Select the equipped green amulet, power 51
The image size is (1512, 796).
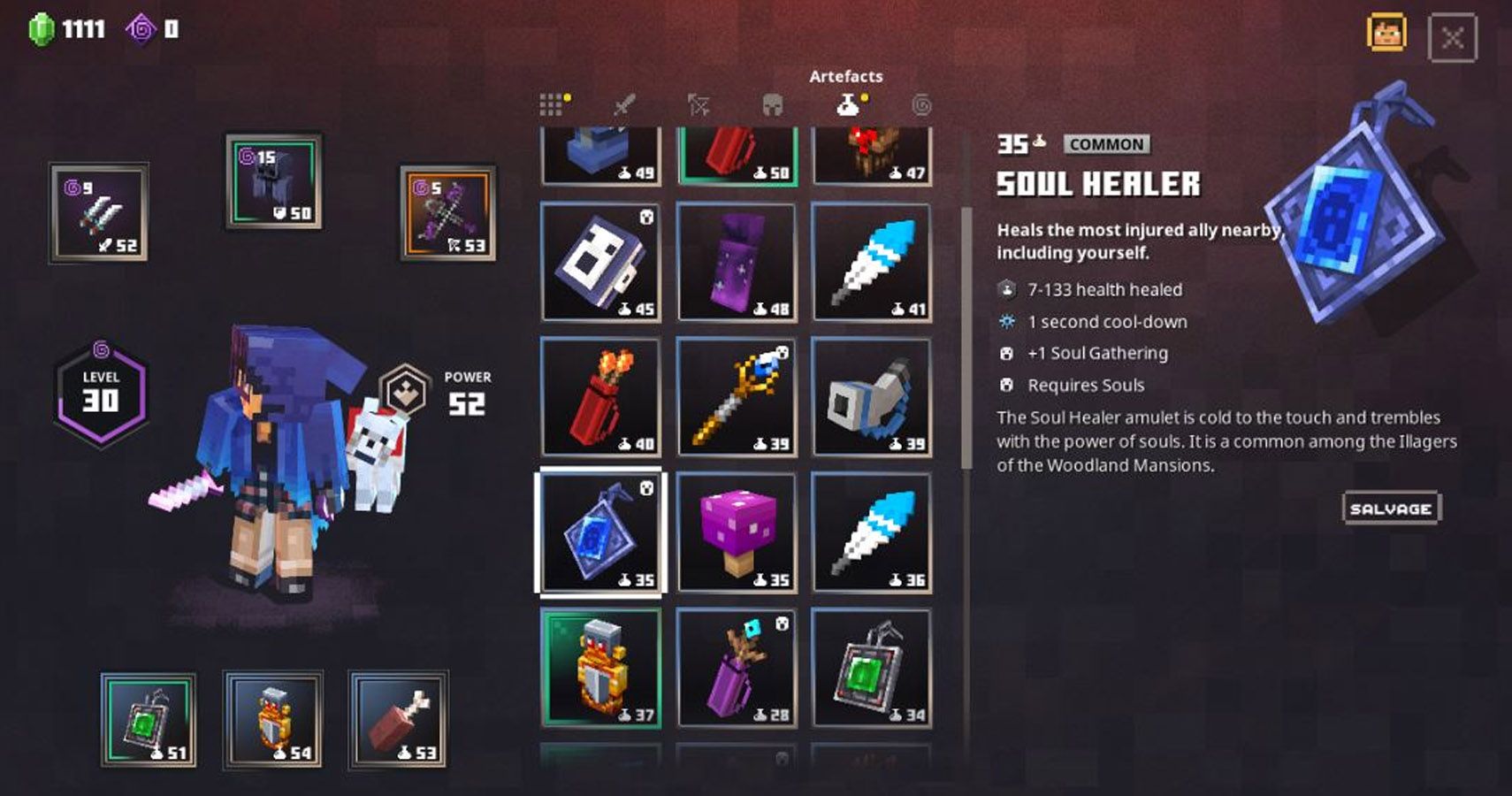point(149,719)
